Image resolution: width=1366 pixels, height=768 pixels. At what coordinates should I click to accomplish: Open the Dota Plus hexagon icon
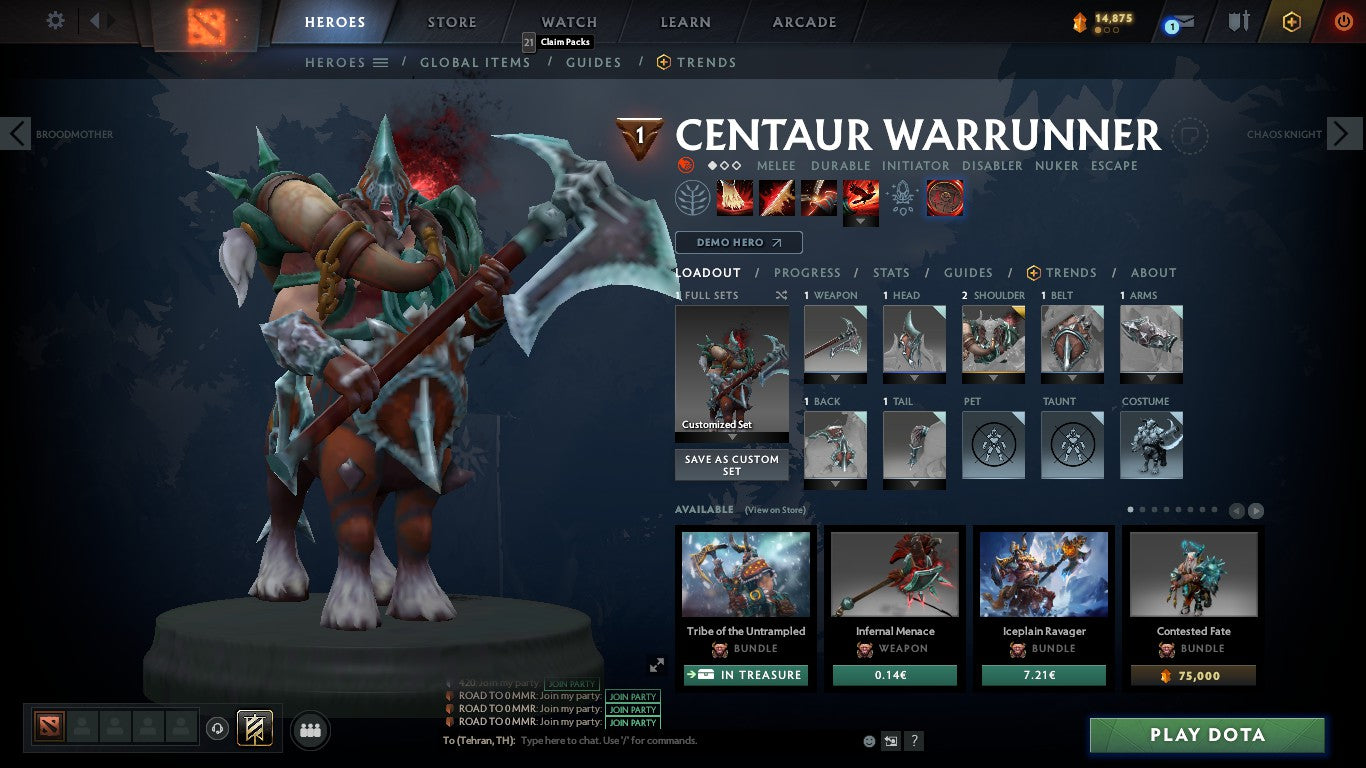click(x=1292, y=20)
